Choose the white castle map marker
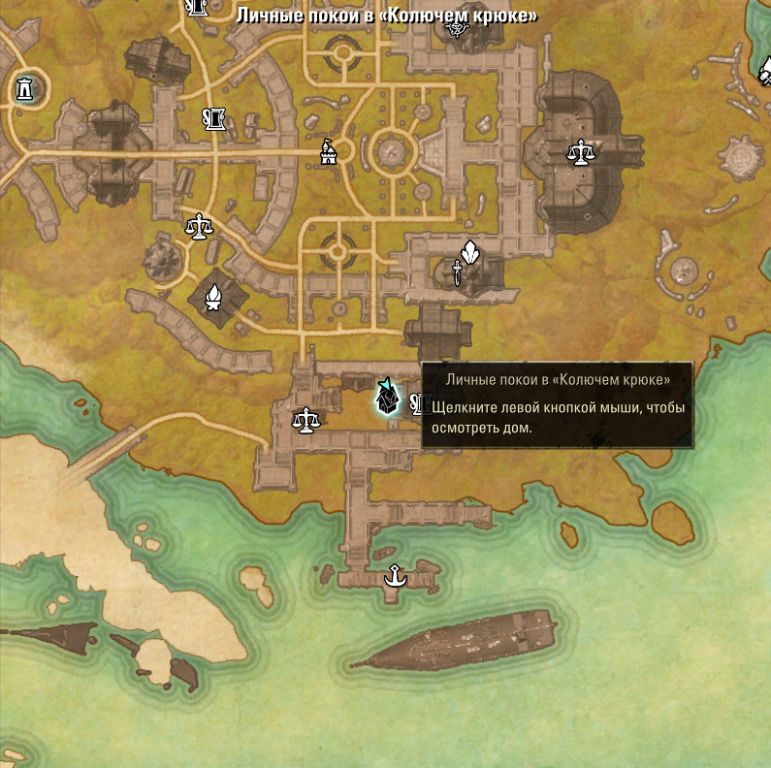The image size is (771, 768). pos(327,152)
